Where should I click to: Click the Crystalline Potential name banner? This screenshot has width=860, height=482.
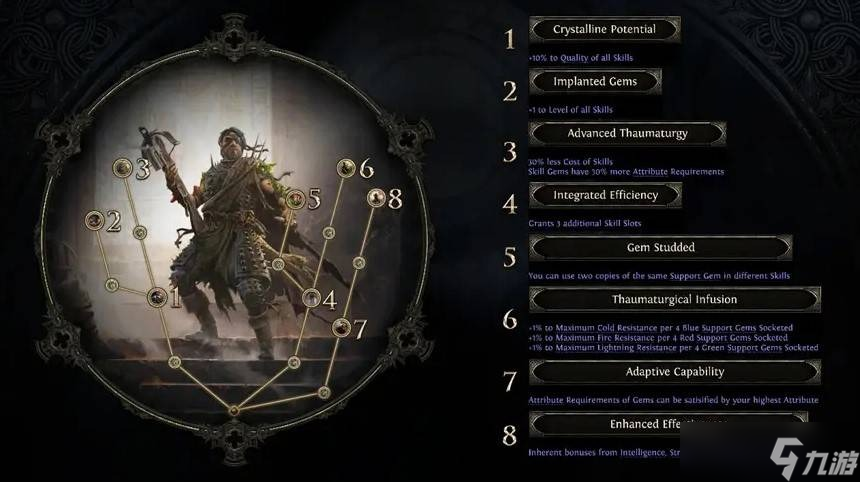604,30
